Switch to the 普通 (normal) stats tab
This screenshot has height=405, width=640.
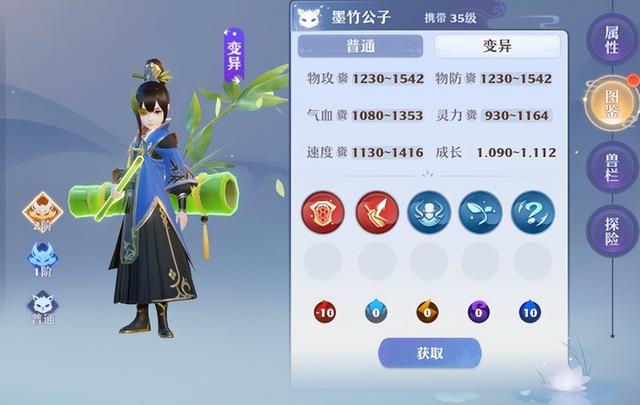[x=360, y=45]
